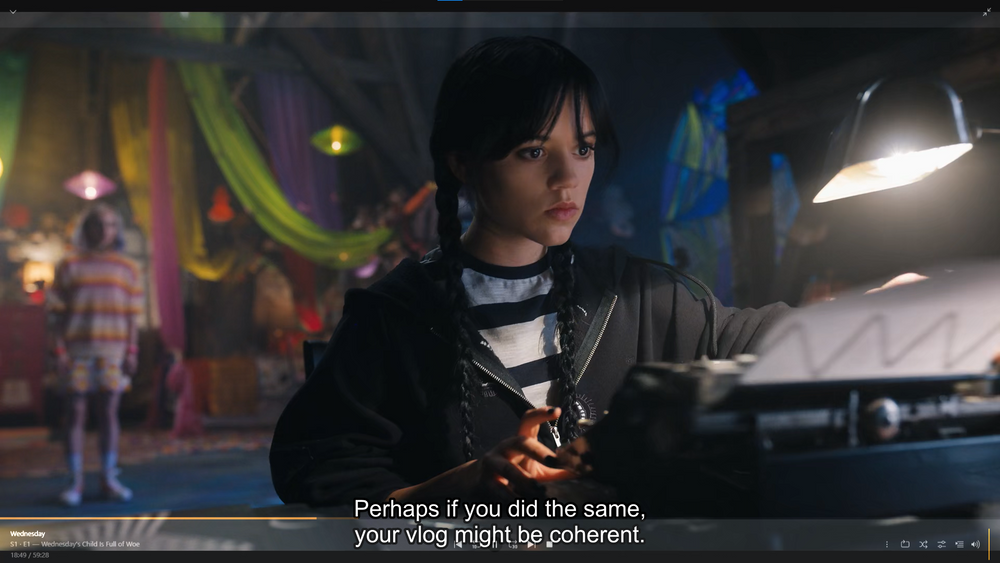Stop video playback

(x=548, y=544)
